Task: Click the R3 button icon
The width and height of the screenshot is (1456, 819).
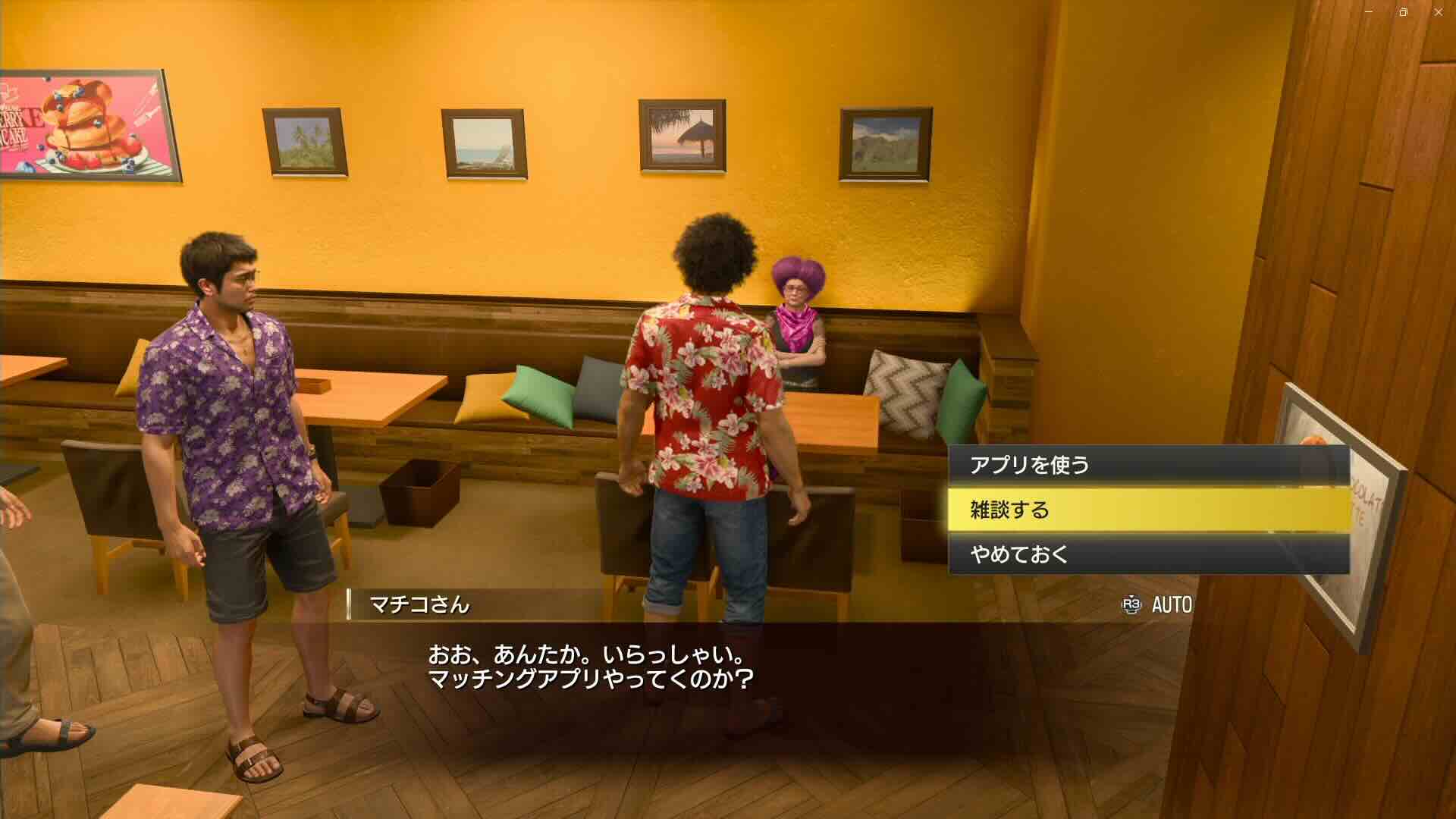Action: 1130,605
